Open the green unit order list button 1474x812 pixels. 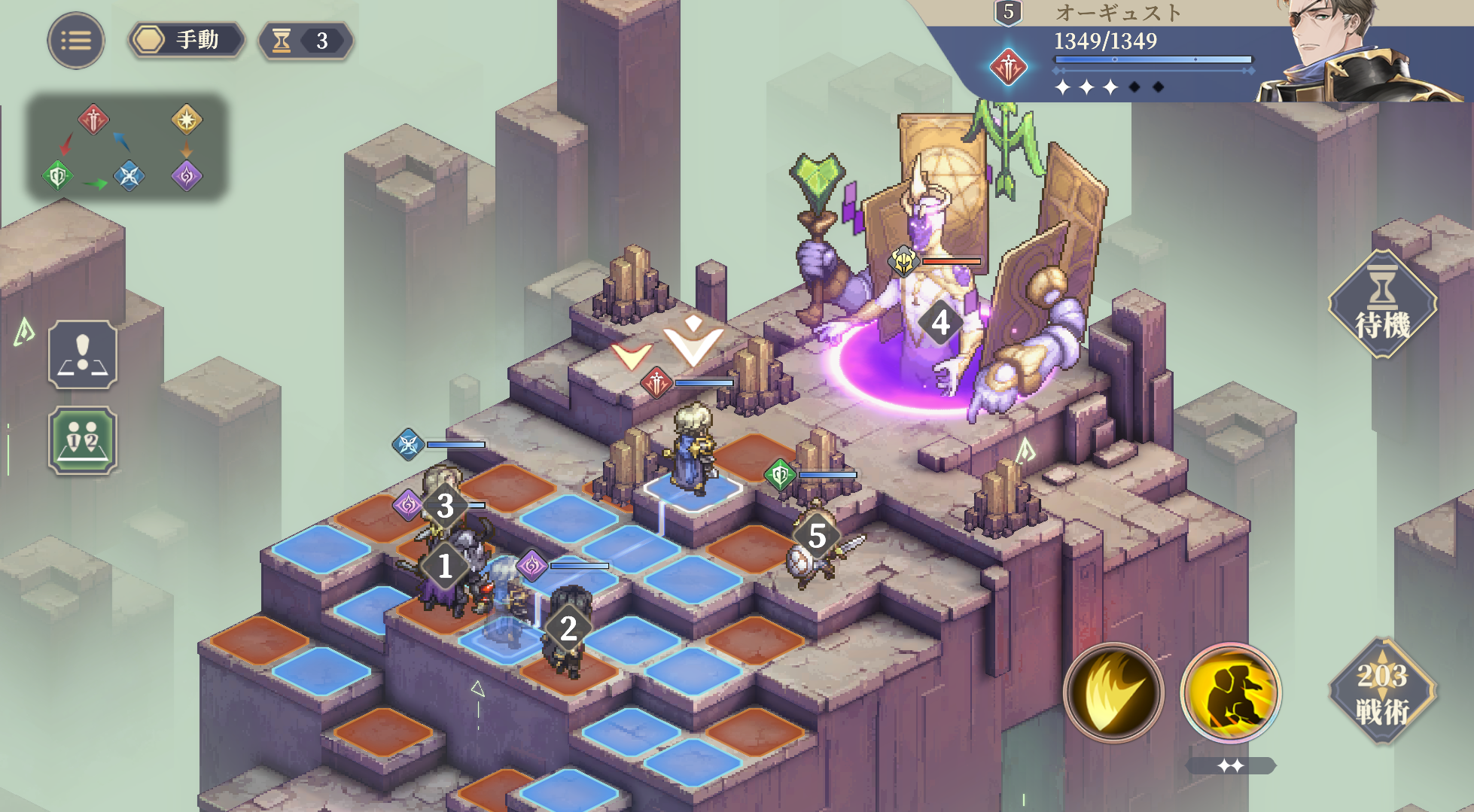(x=83, y=440)
